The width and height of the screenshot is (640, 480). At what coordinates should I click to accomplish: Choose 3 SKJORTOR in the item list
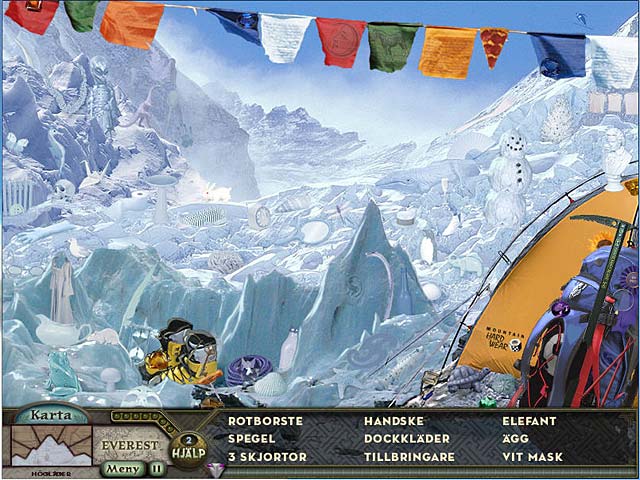[x=267, y=456]
